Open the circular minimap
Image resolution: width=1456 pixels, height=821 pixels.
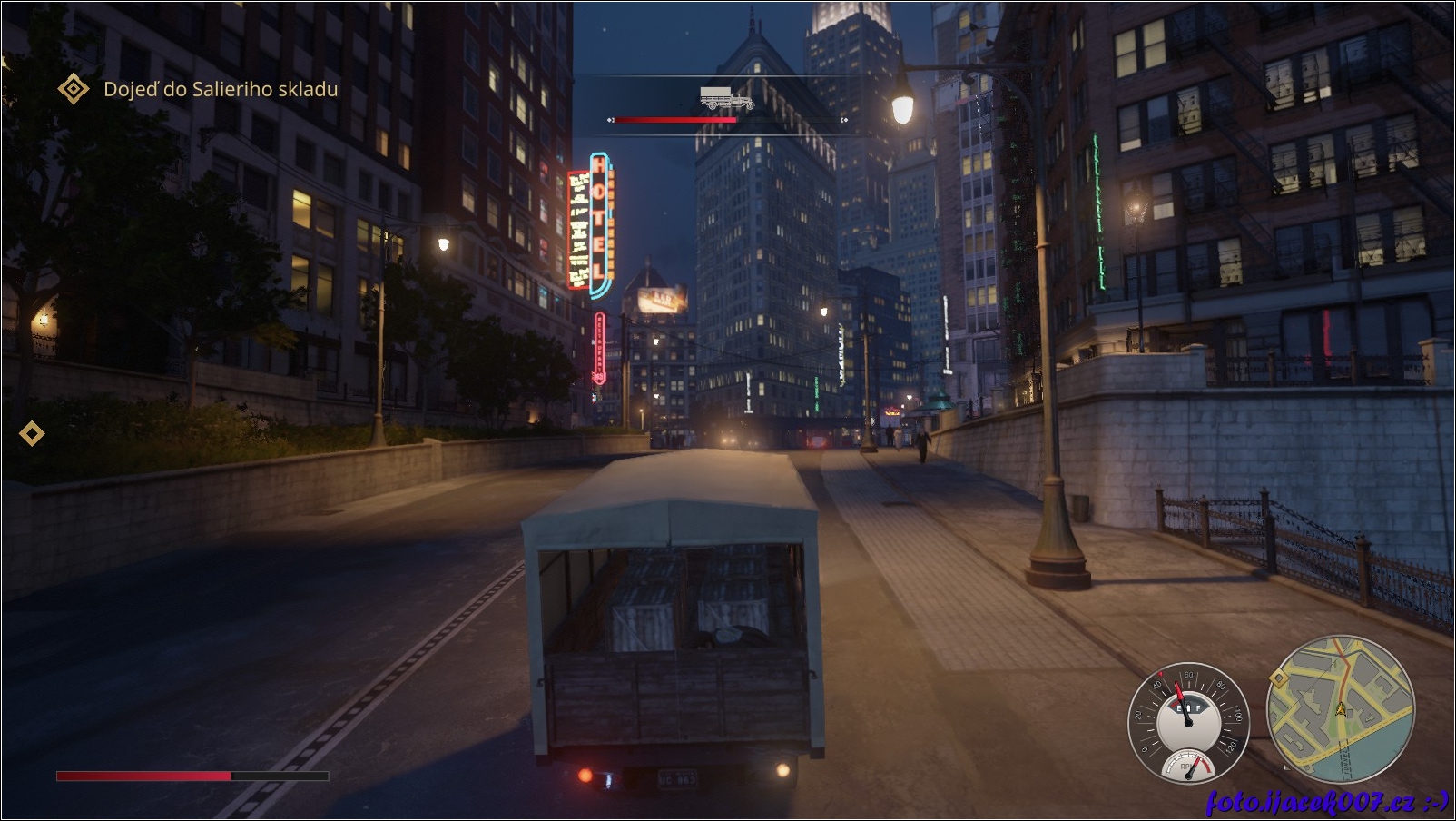pos(1341,708)
